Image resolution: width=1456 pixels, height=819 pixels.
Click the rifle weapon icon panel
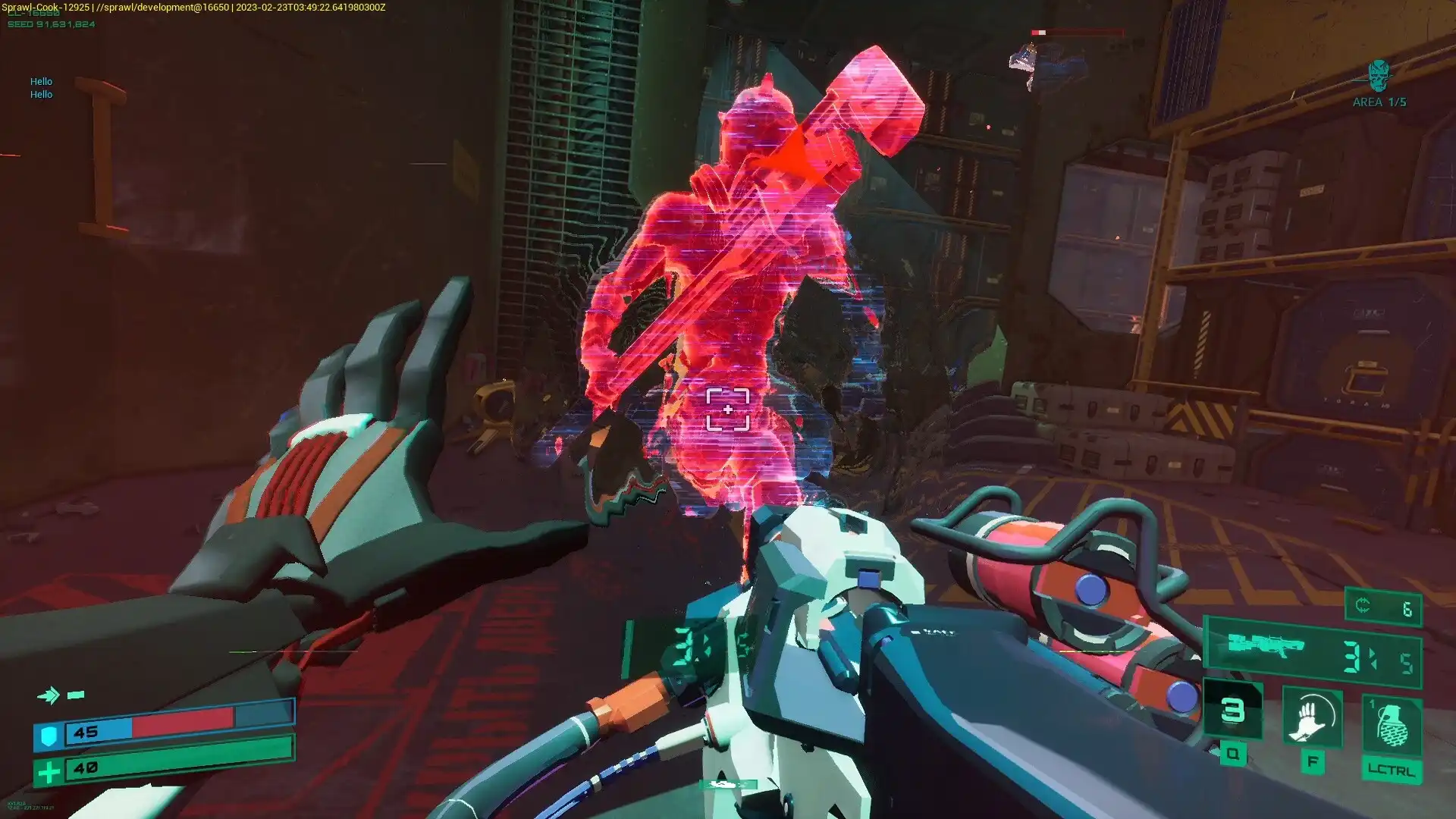point(1266,646)
